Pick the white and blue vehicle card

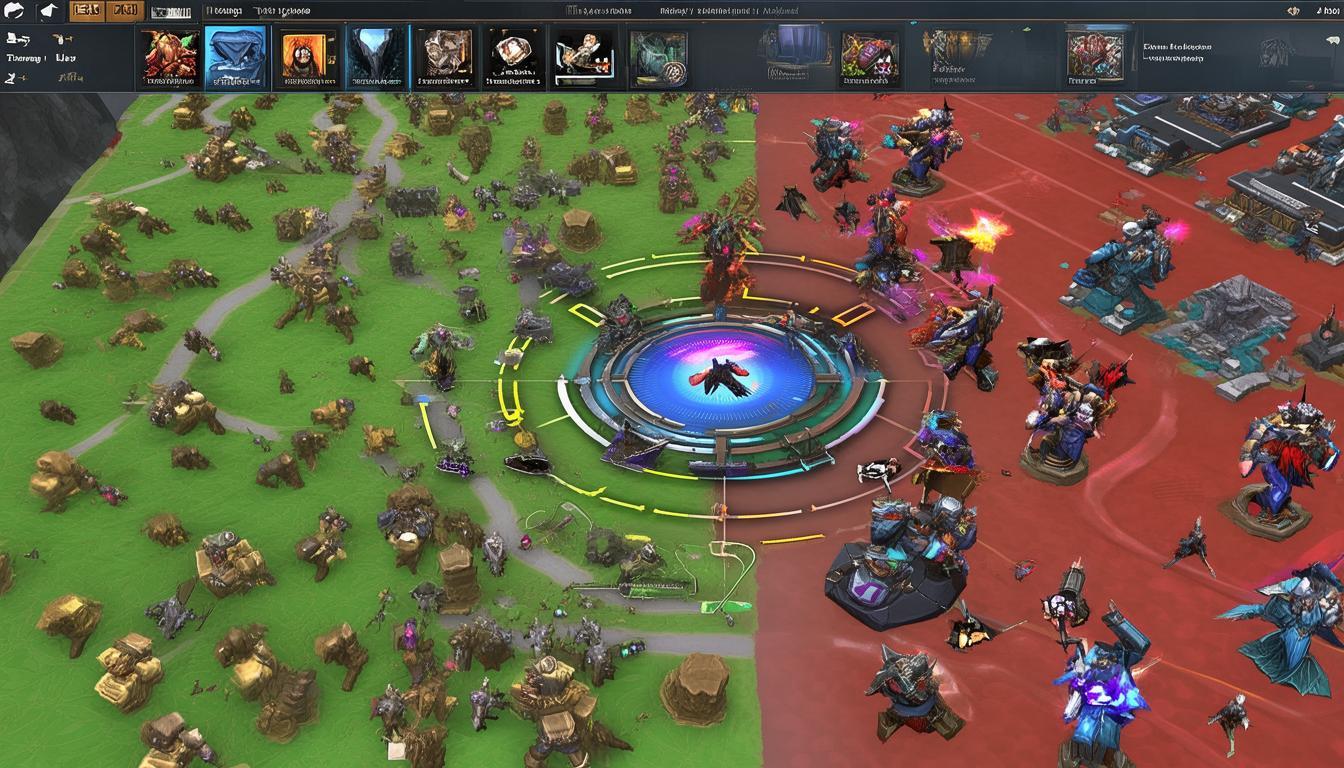586,58
